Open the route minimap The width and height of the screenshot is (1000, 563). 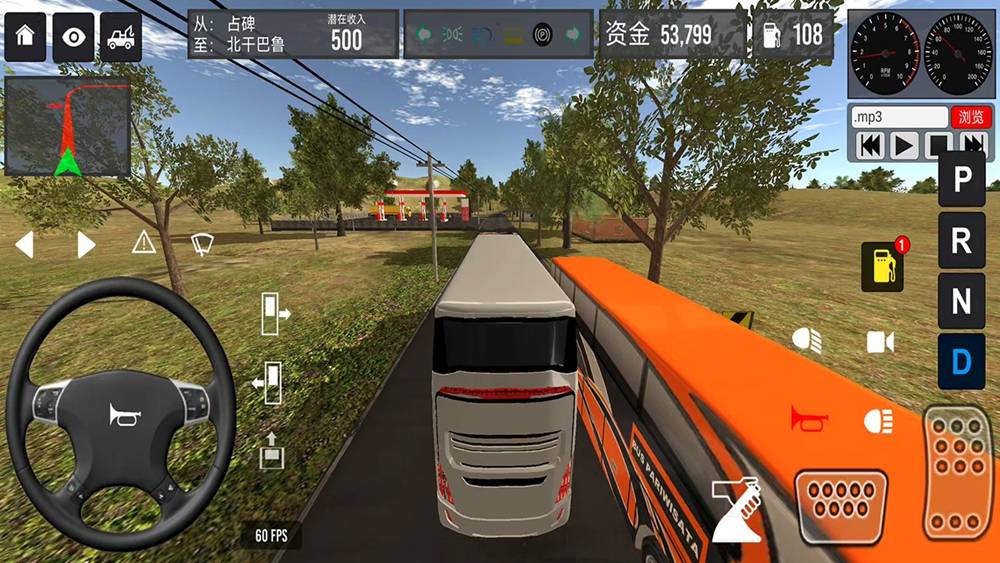[67, 128]
